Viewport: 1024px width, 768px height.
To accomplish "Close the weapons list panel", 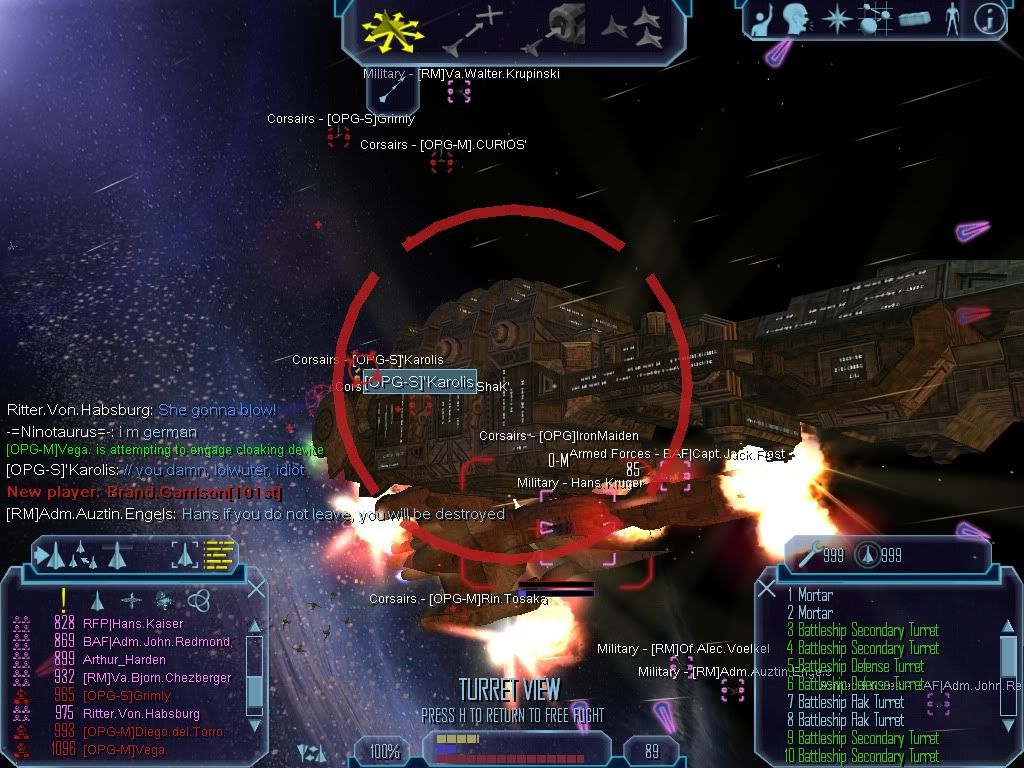I will point(768,588).
